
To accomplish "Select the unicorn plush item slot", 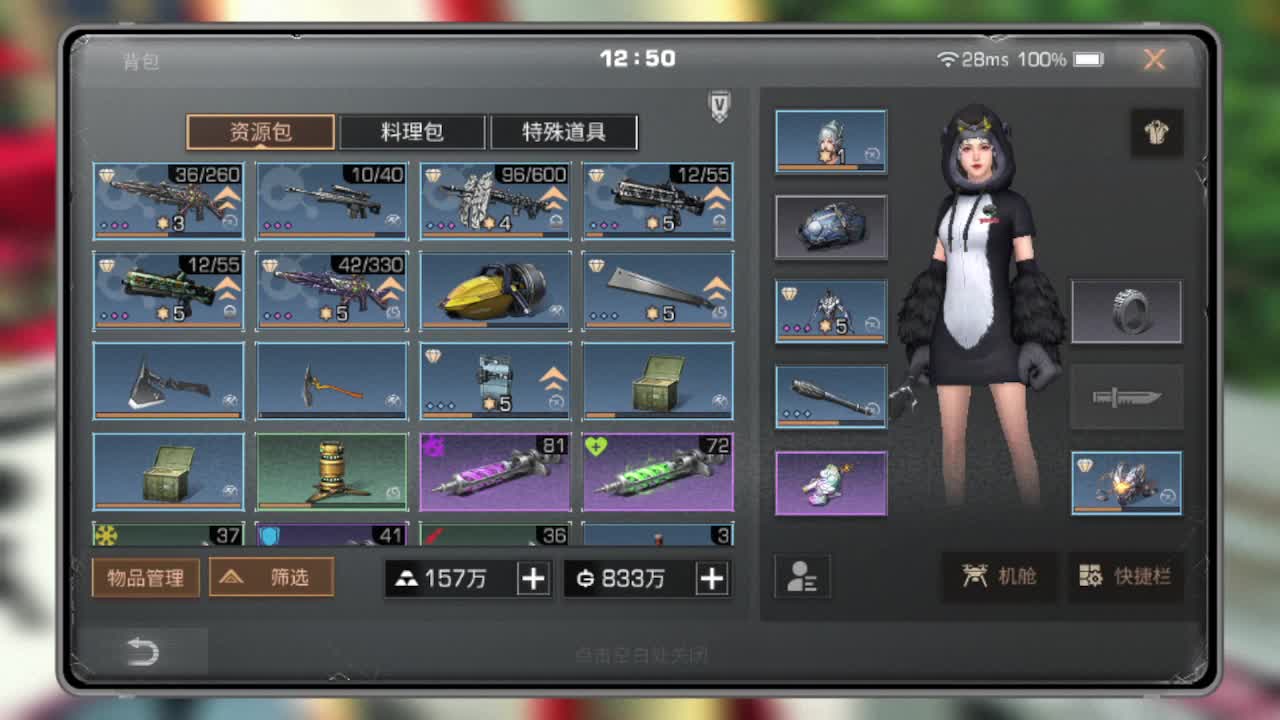I will pyautogui.click(x=830, y=483).
